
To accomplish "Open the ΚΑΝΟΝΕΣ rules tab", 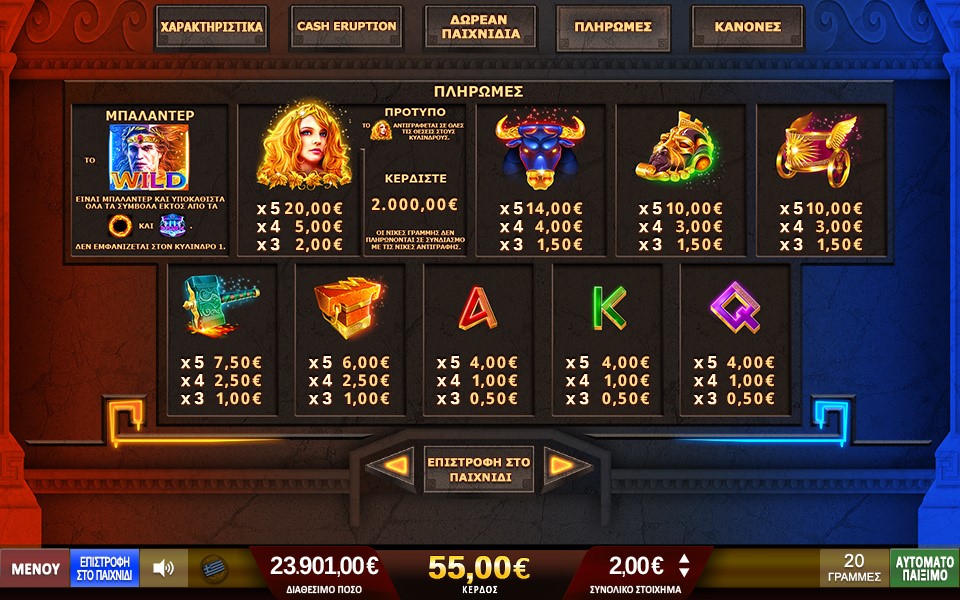I will (x=747, y=27).
